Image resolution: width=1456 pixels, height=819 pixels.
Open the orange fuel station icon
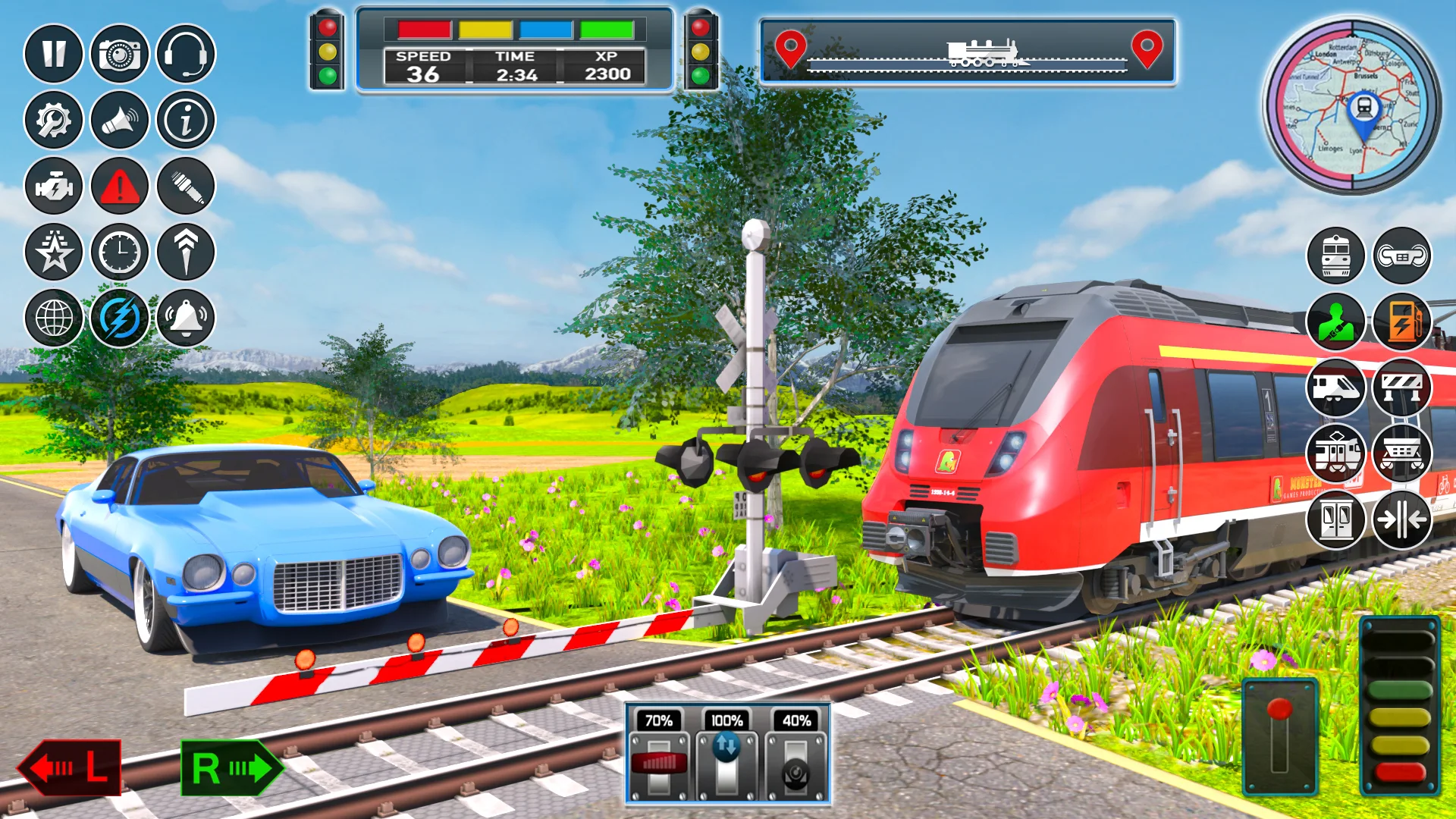[1401, 322]
